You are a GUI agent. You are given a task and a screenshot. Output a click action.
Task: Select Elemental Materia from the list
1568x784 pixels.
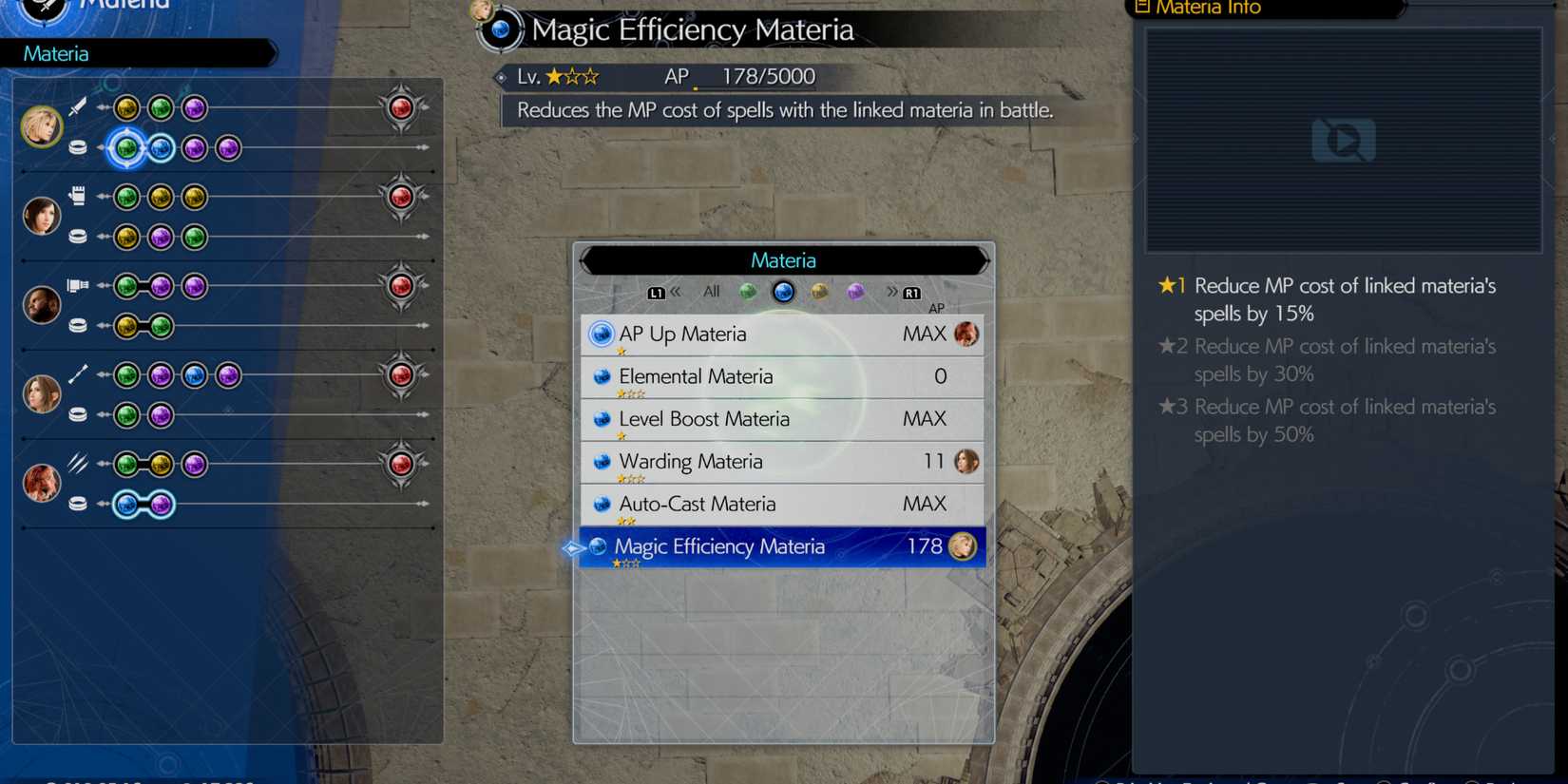pyautogui.click(x=696, y=376)
